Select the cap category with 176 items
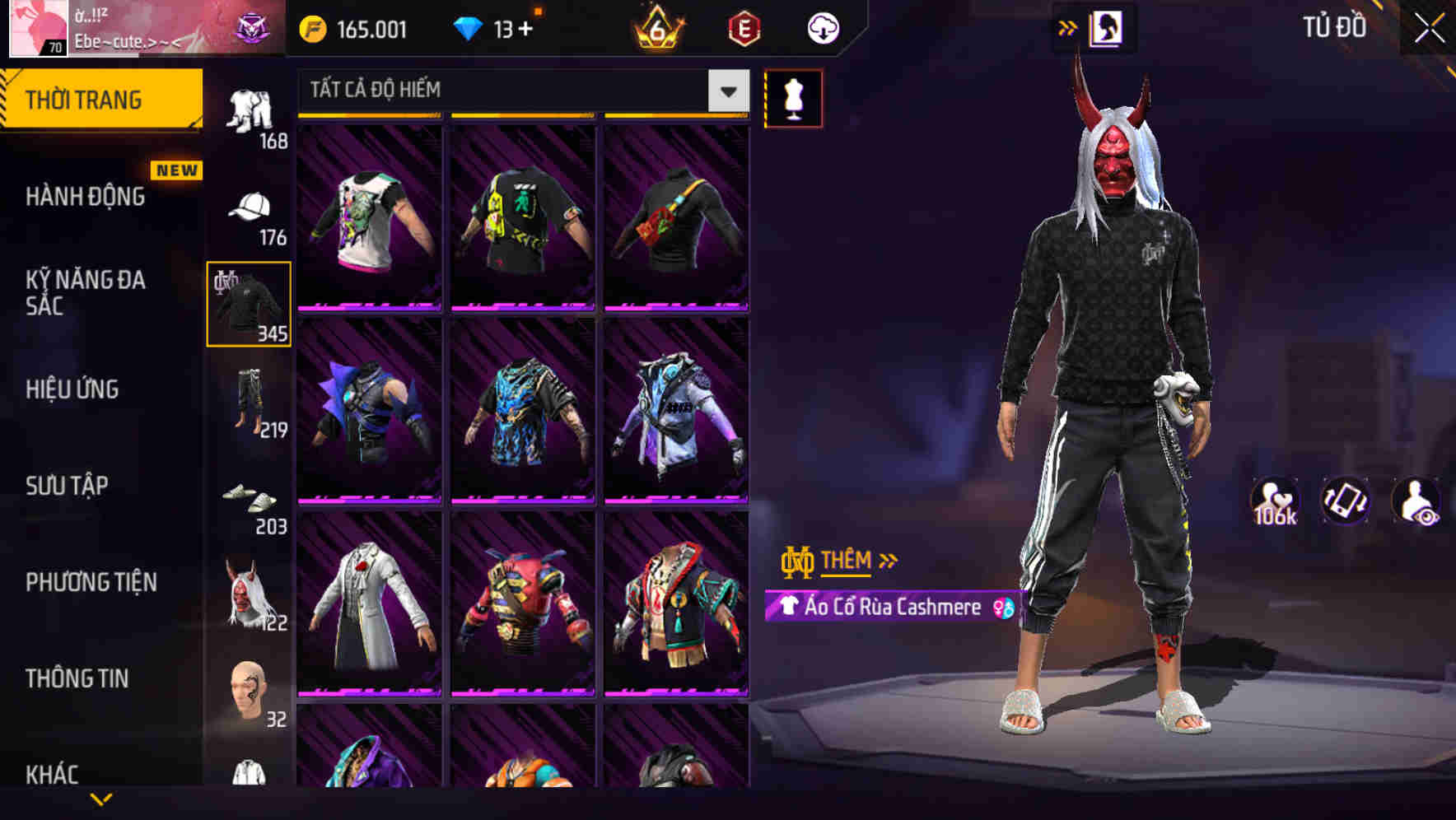 [250, 210]
